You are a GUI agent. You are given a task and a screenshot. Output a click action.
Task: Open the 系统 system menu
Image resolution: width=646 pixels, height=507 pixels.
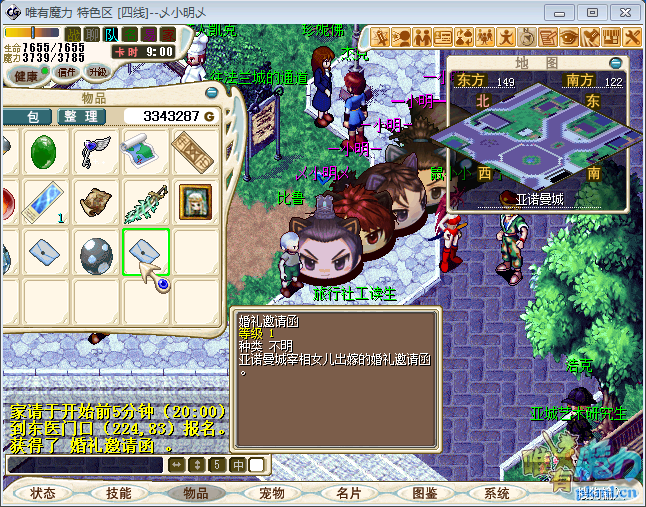point(497,493)
